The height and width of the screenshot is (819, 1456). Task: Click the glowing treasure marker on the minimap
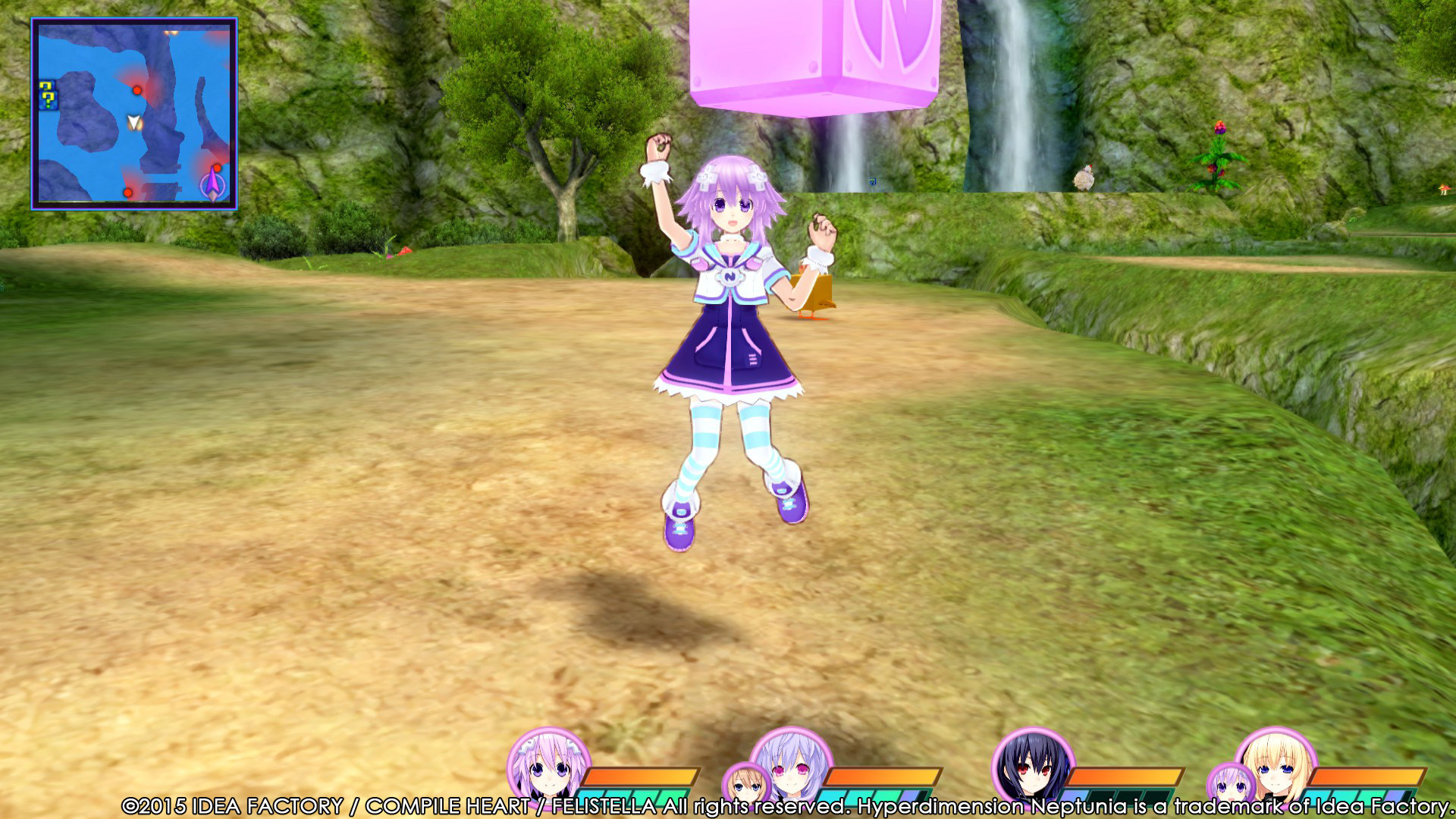click(171, 34)
